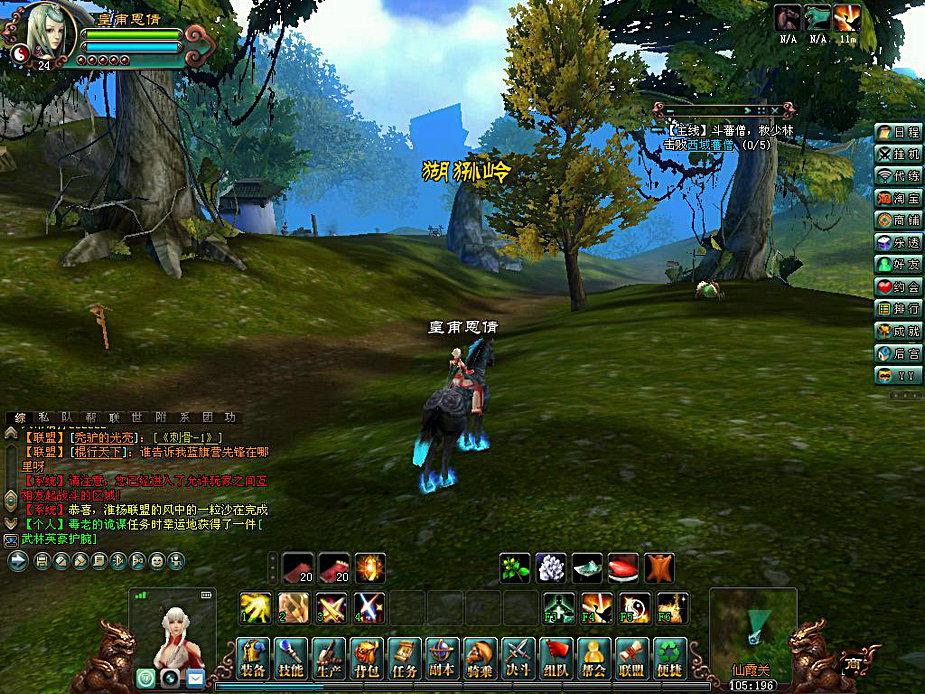Viewport: 925px width, 694px height.
Task: Open the 商铺 shop from side menu
Action: (897, 220)
